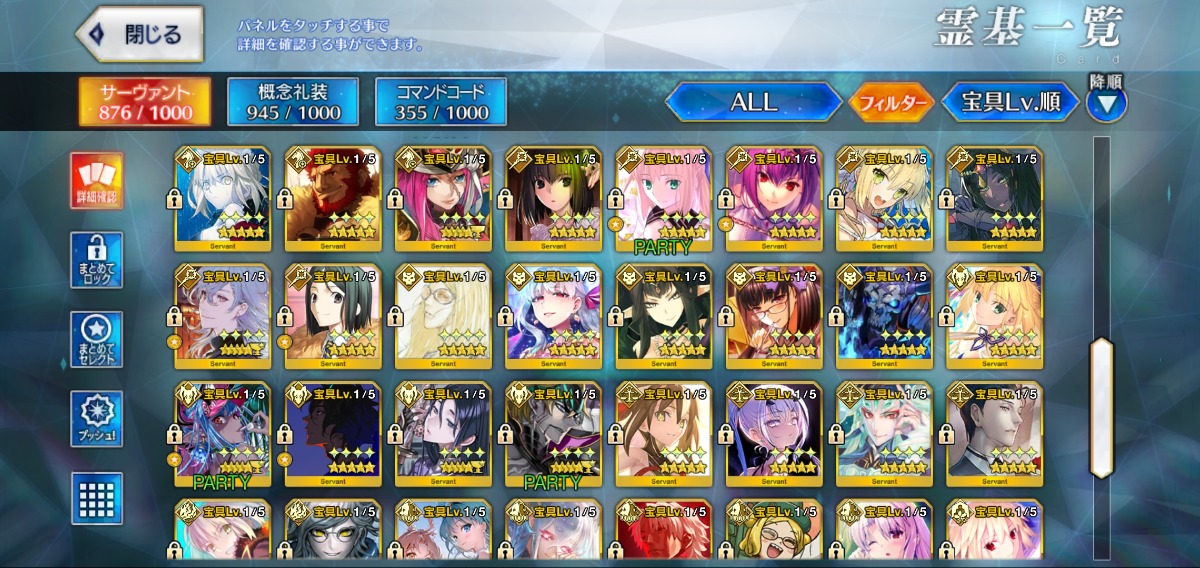The image size is (1200, 568).
Task: Switch layout with the grid icon
Action: coord(97,497)
